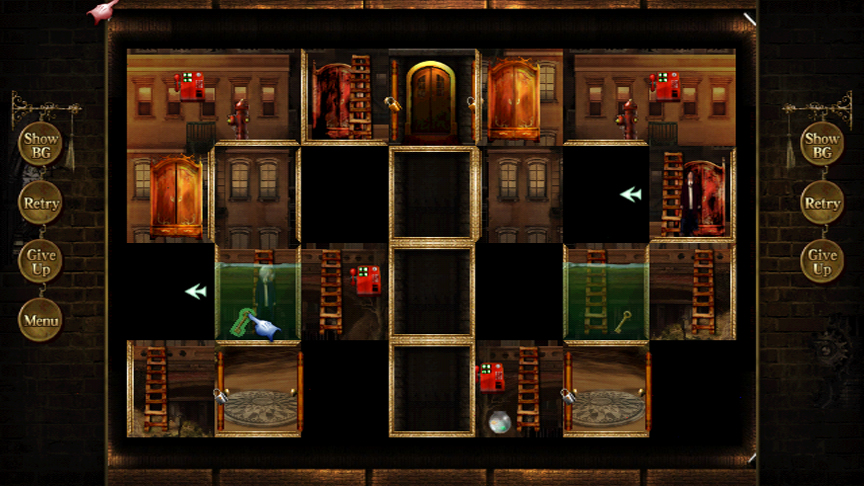Hit Retry in the column containing Menu
The width and height of the screenshot is (864, 486).
pyautogui.click(x=41, y=203)
